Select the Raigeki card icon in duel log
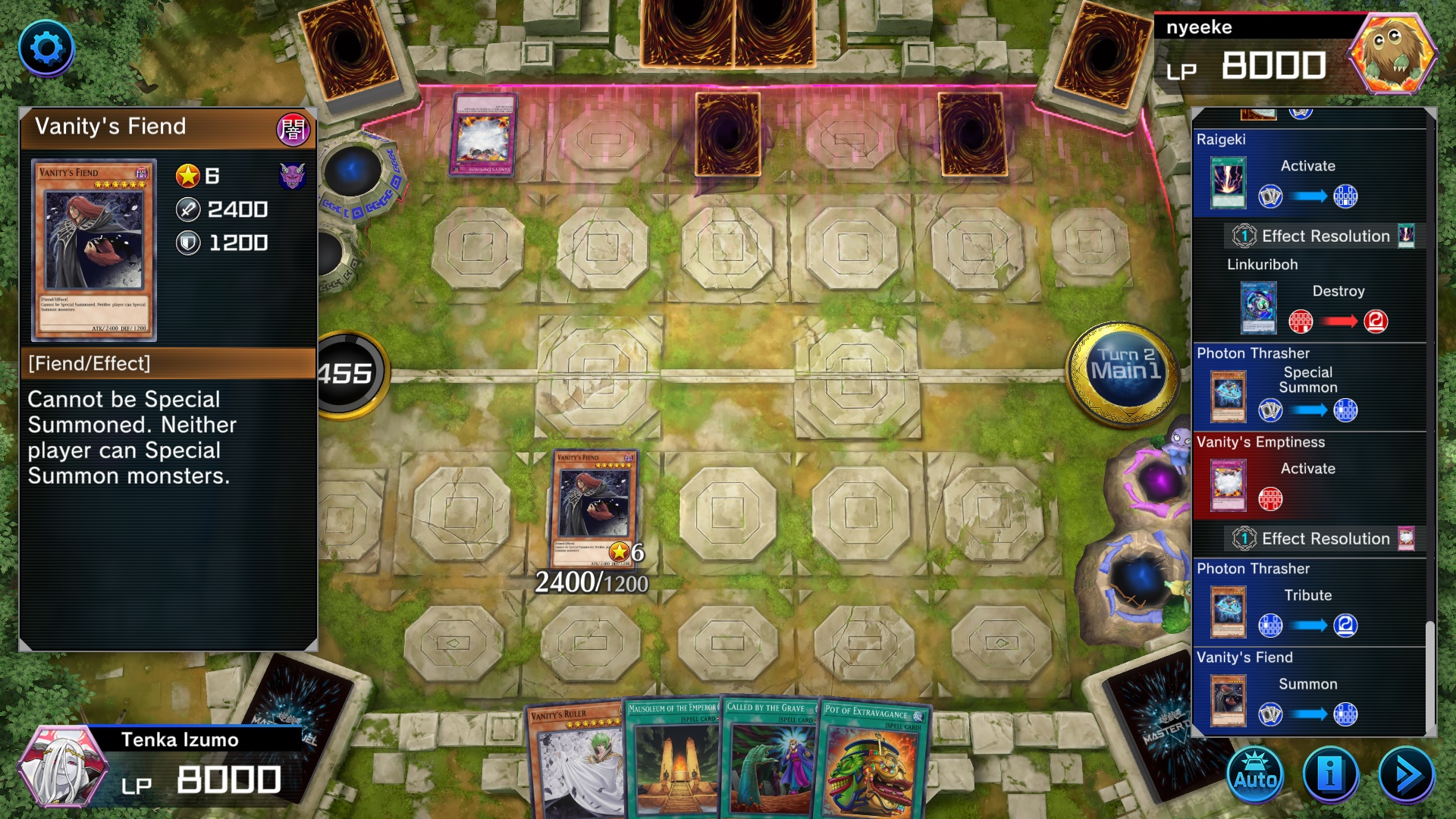Viewport: 1456px width, 819px height. 1227,180
